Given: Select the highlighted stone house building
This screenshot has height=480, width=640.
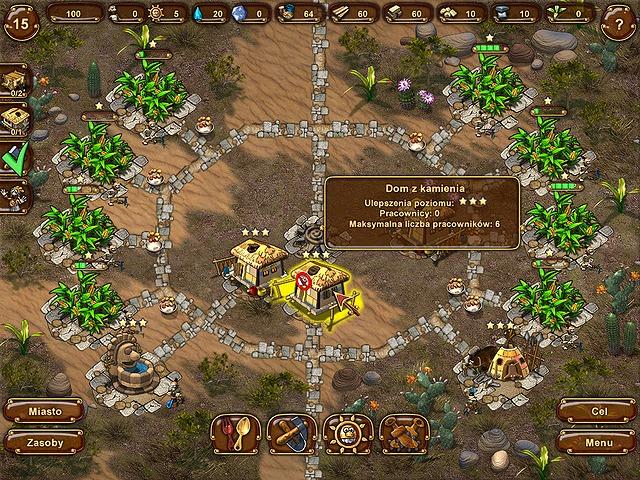Looking at the screenshot, I should tap(322, 287).
